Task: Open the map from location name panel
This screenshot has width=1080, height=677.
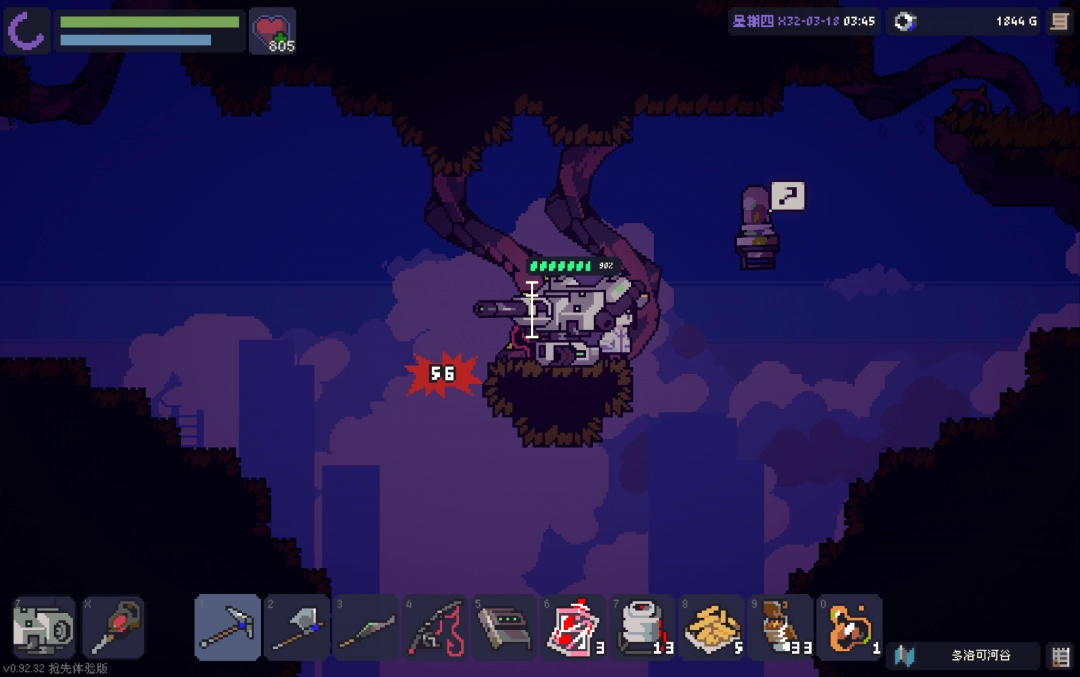Action: click(x=963, y=656)
